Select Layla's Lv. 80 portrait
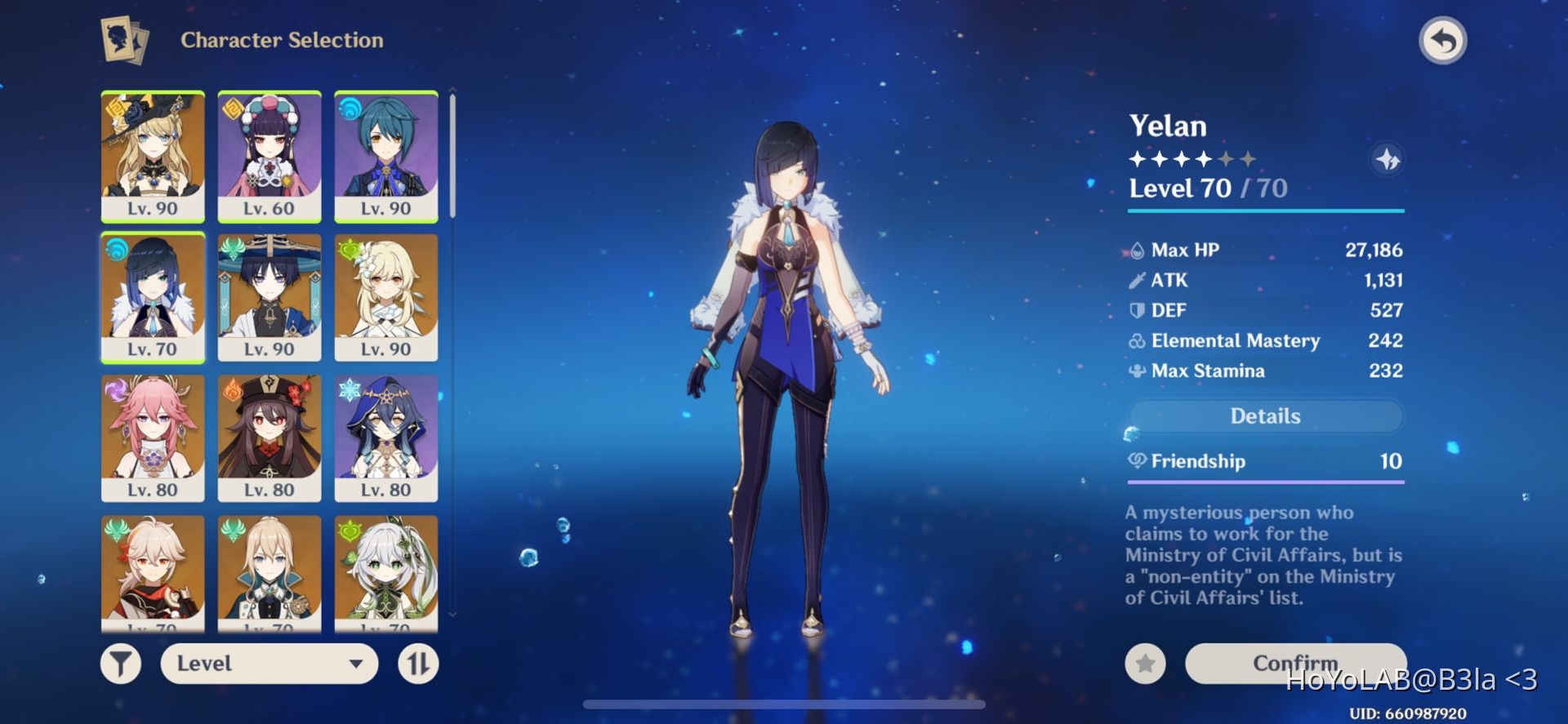Image resolution: width=1568 pixels, height=724 pixels. pyautogui.click(x=386, y=438)
